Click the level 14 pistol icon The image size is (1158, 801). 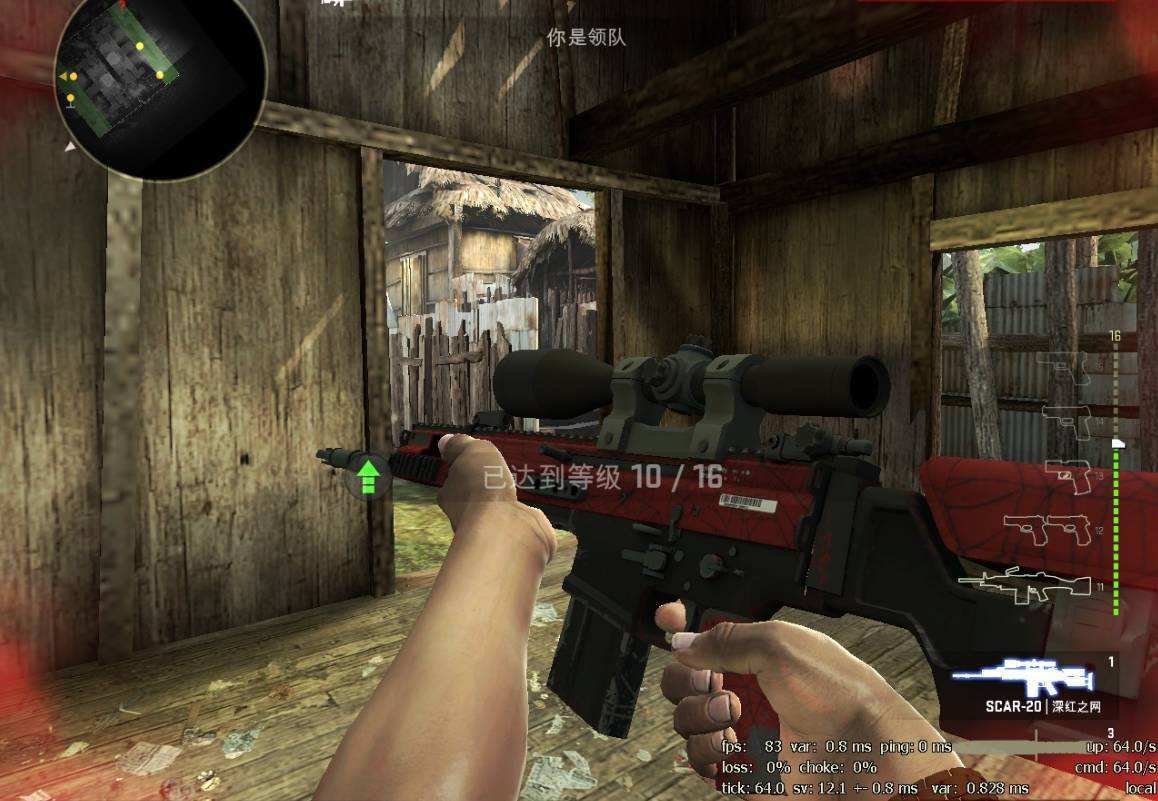(x=1066, y=420)
